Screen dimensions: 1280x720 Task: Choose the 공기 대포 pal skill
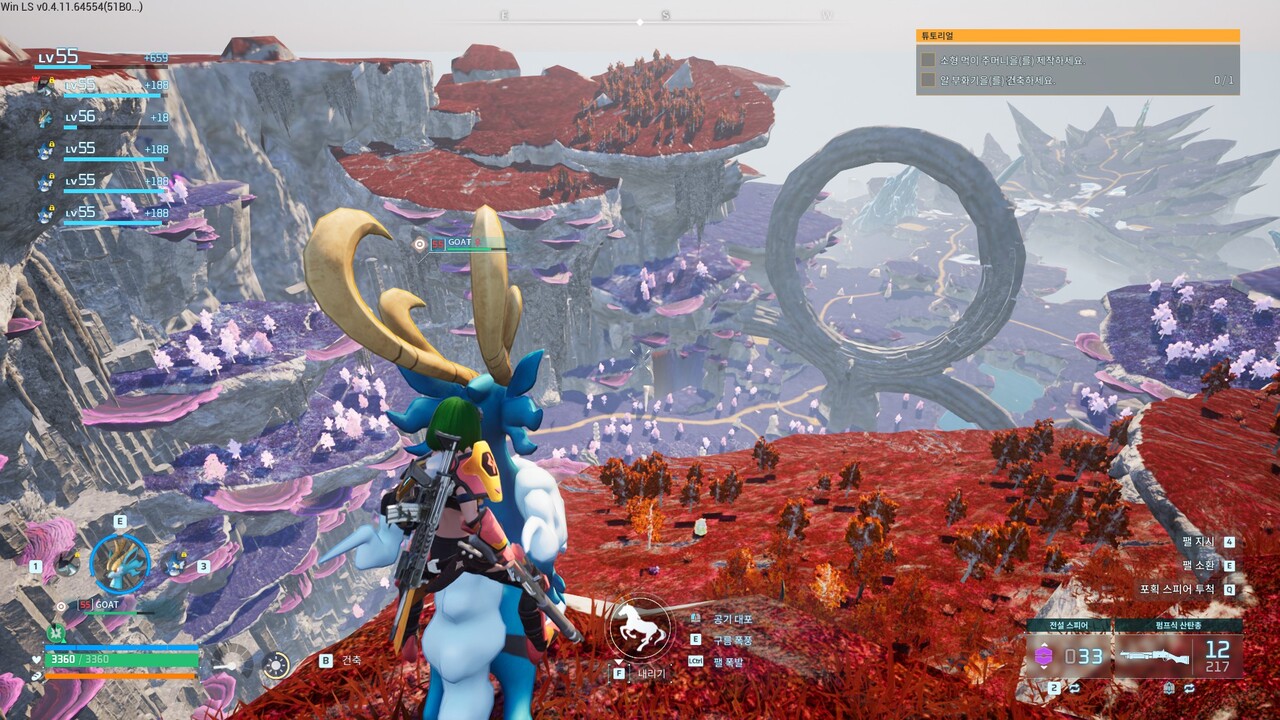(x=734, y=619)
